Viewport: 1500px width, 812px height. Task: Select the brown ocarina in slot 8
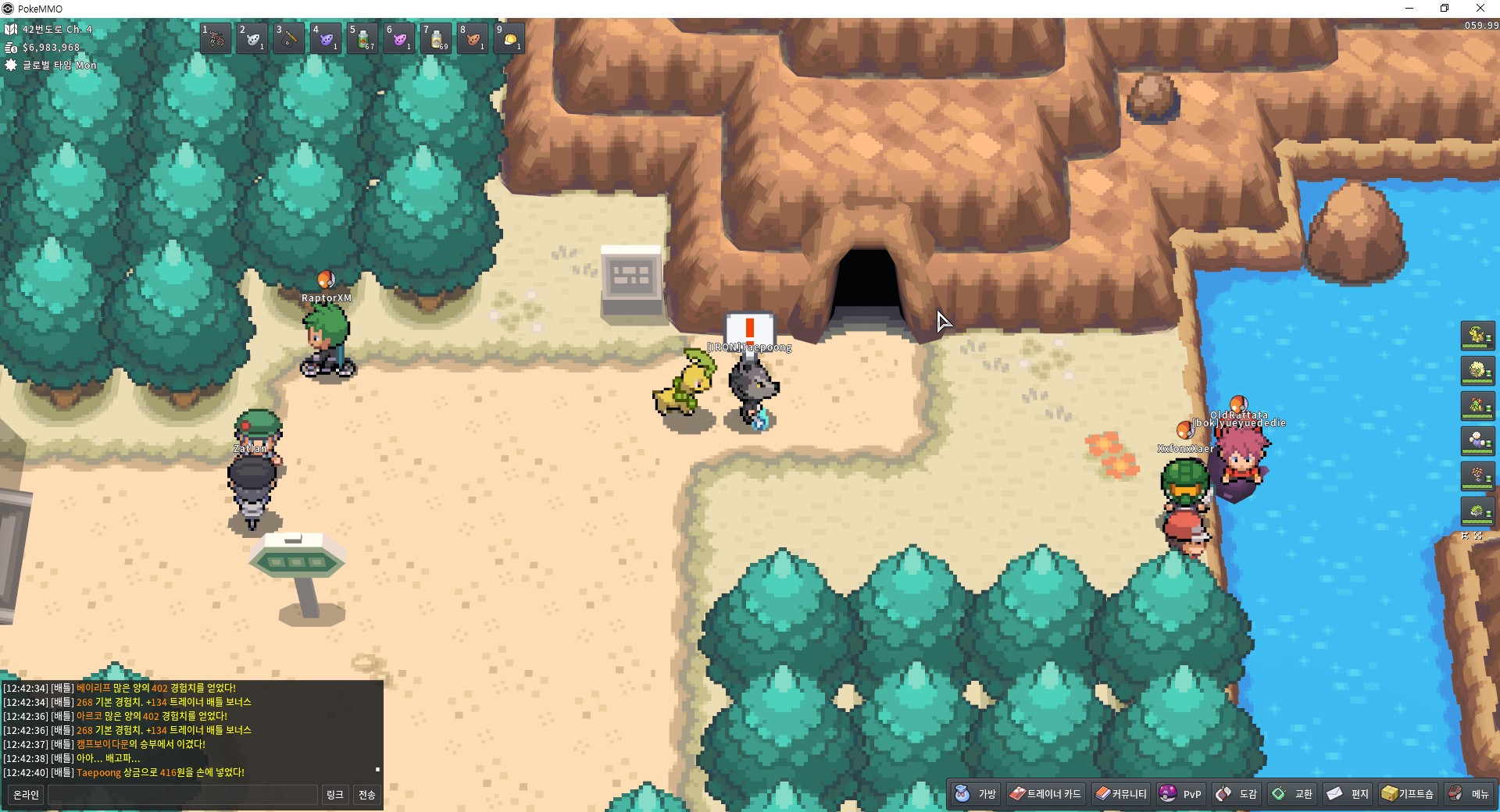point(473,37)
